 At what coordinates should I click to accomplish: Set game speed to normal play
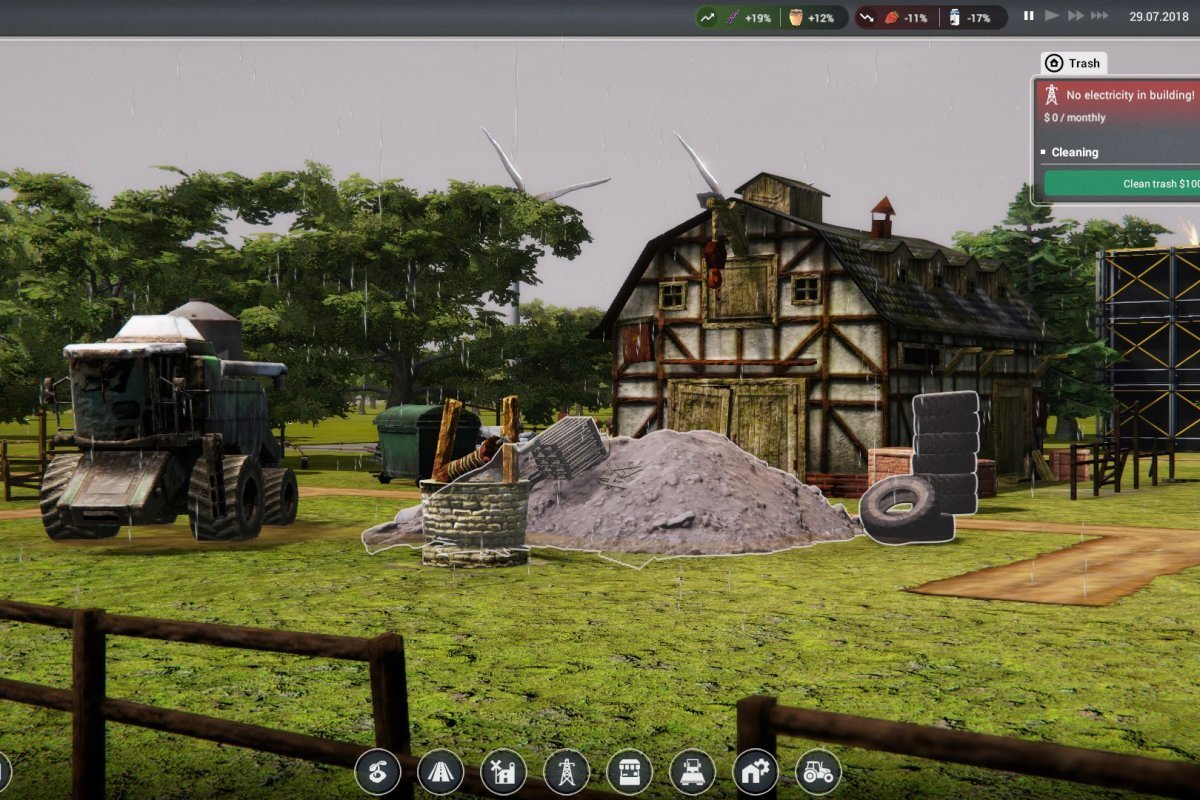coord(1051,16)
